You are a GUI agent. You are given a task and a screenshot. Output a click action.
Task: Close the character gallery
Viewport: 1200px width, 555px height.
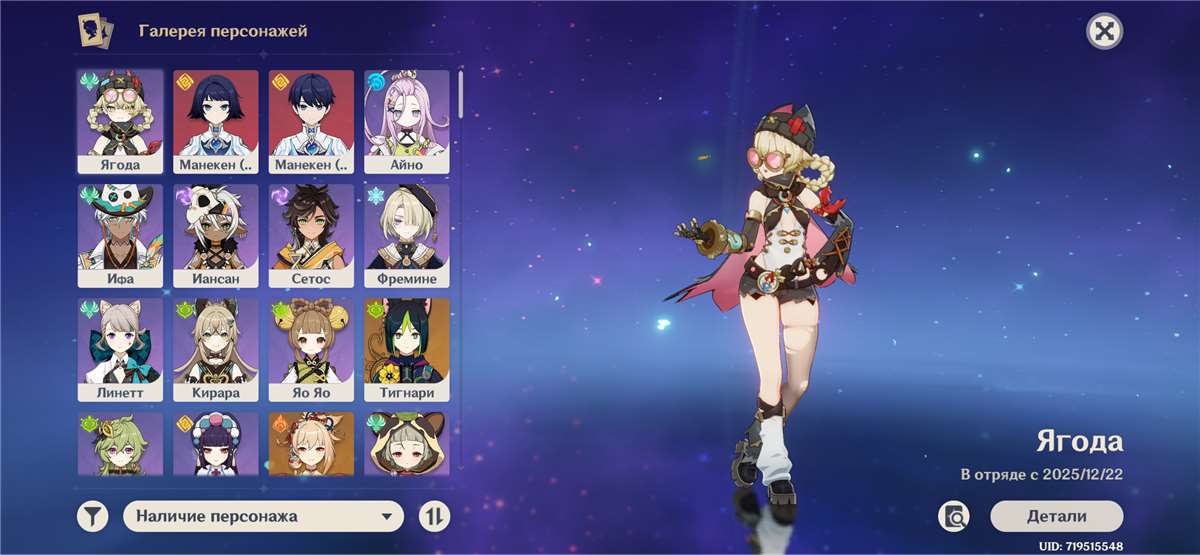coord(1104,31)
